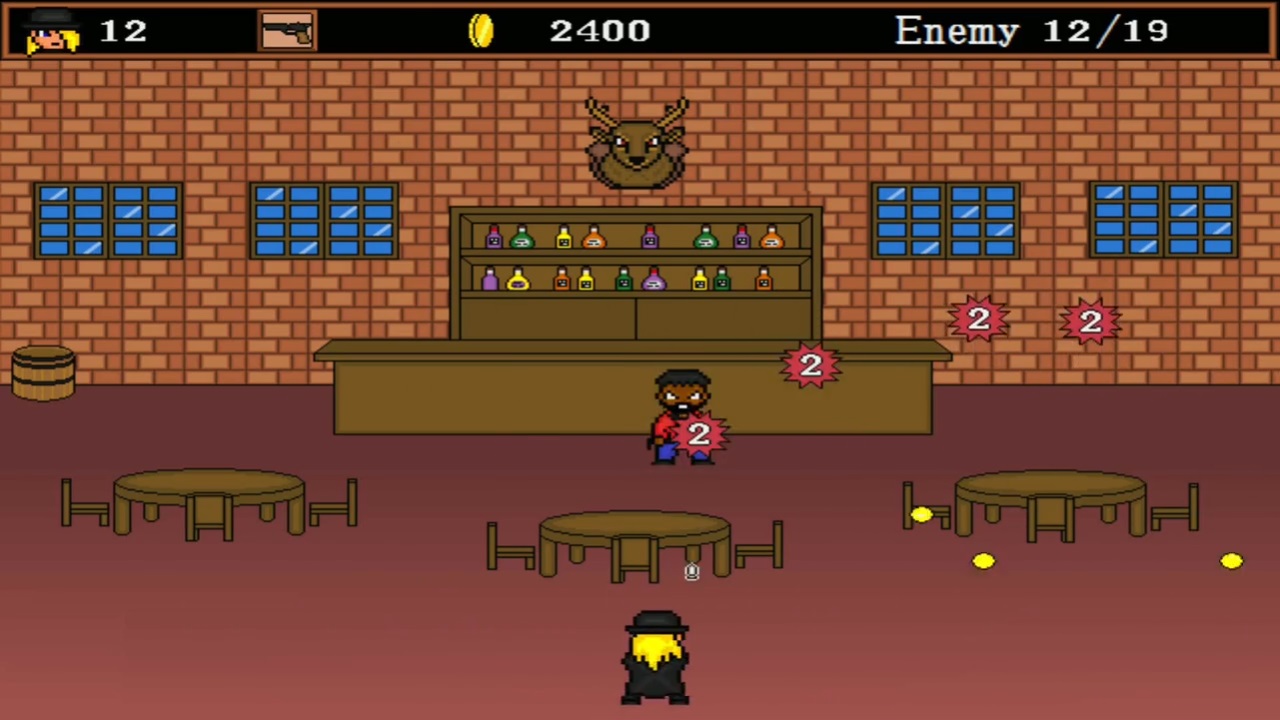Select the pistol weapon icon in the HUD

[x=287, y=29]
